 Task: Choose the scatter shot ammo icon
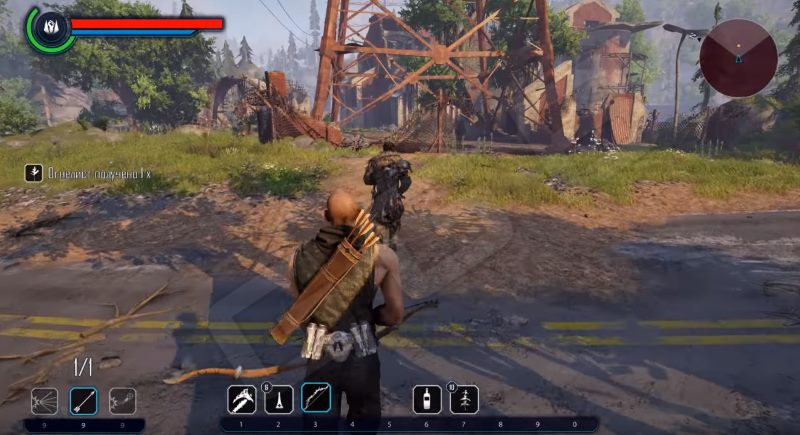coord(45,401)
